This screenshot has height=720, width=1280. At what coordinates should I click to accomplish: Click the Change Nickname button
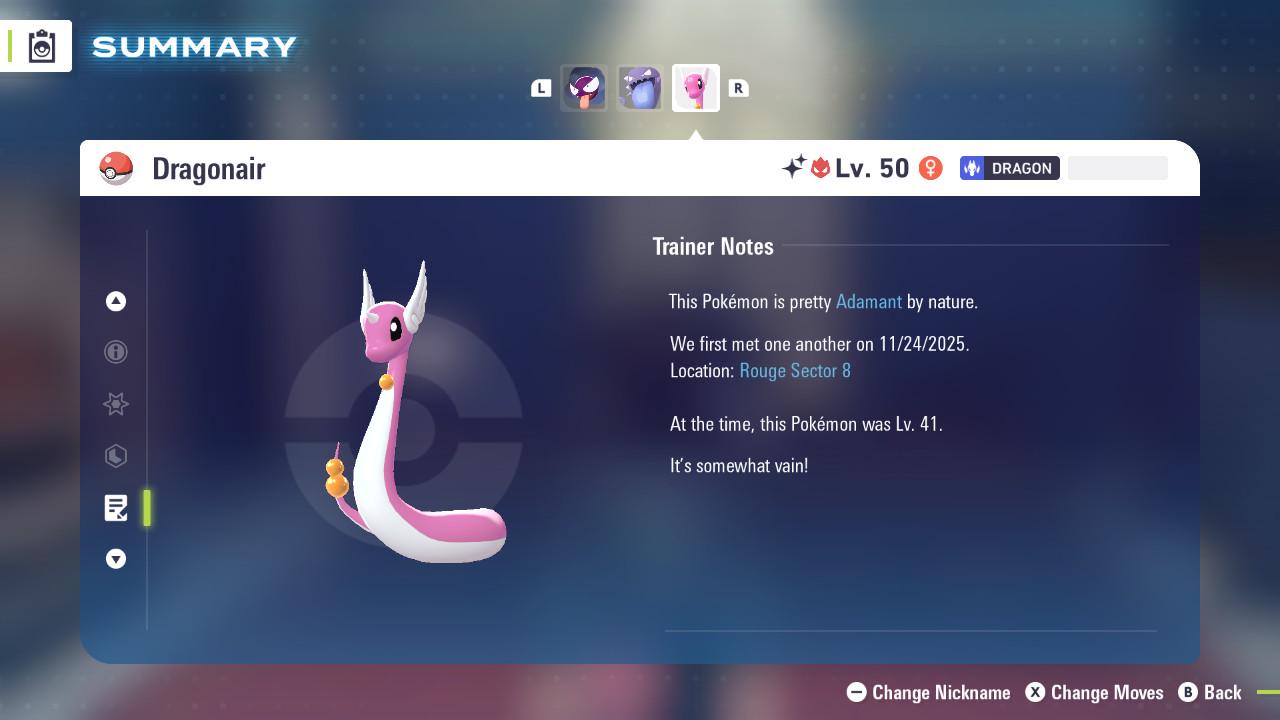pyautogui.click(x=928, y=692)
